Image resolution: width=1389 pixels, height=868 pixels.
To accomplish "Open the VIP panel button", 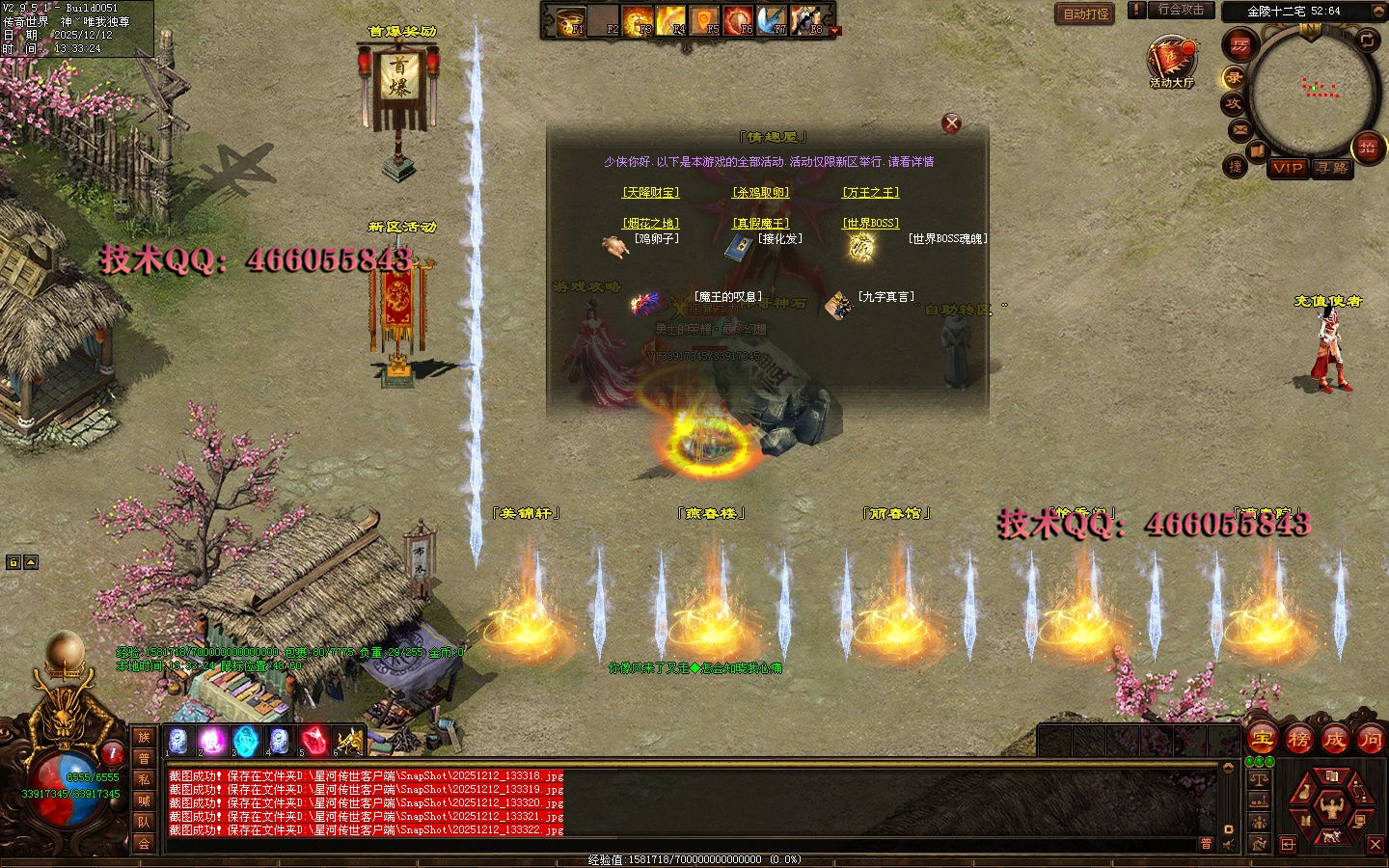I will pyautogui.click(x=1288, y=168).
